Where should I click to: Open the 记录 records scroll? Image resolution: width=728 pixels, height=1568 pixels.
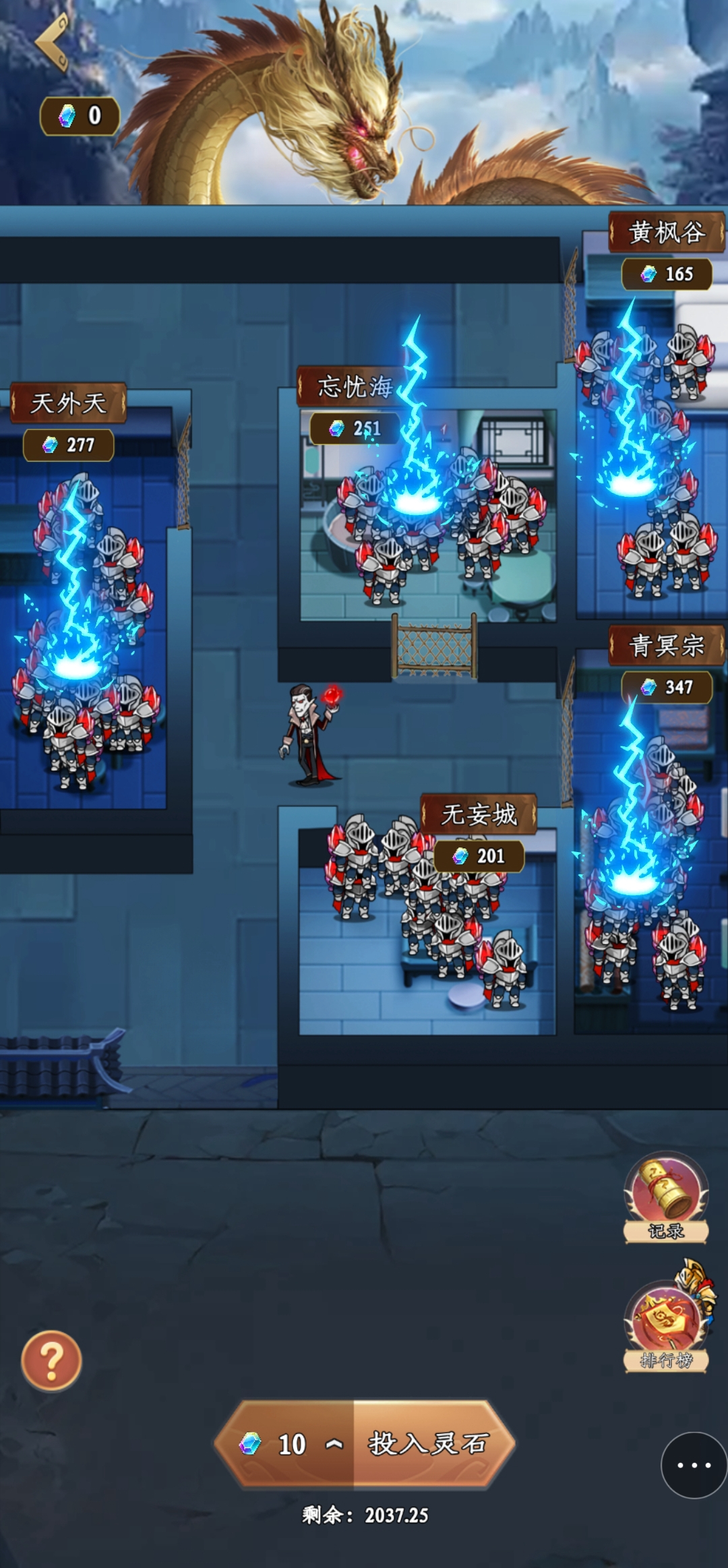(x=666, y=1198)
